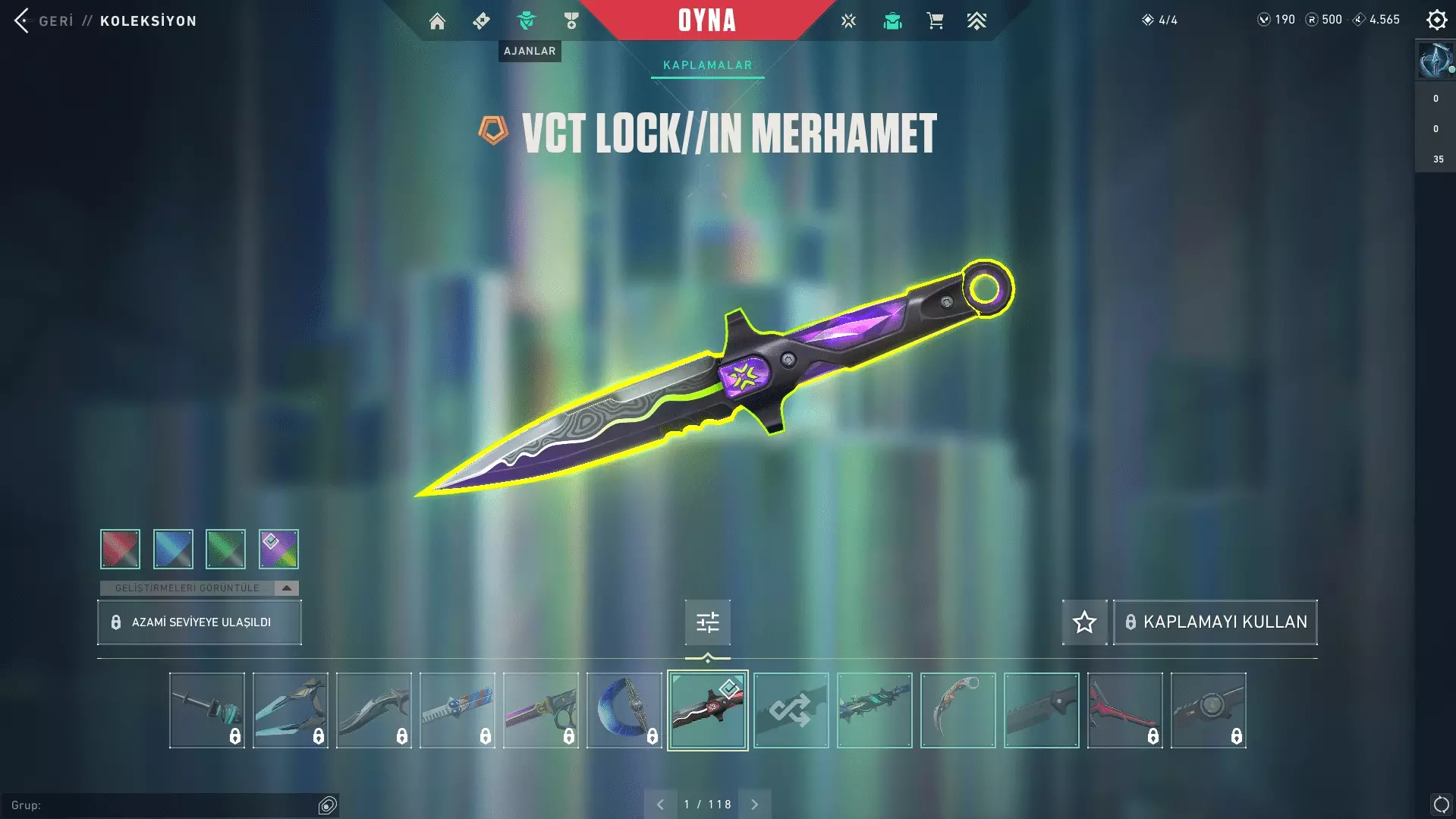The width and height of the screenshot is (1456, 819).
Task: Open the skin filter sliders button
Action: coord(707,622)
